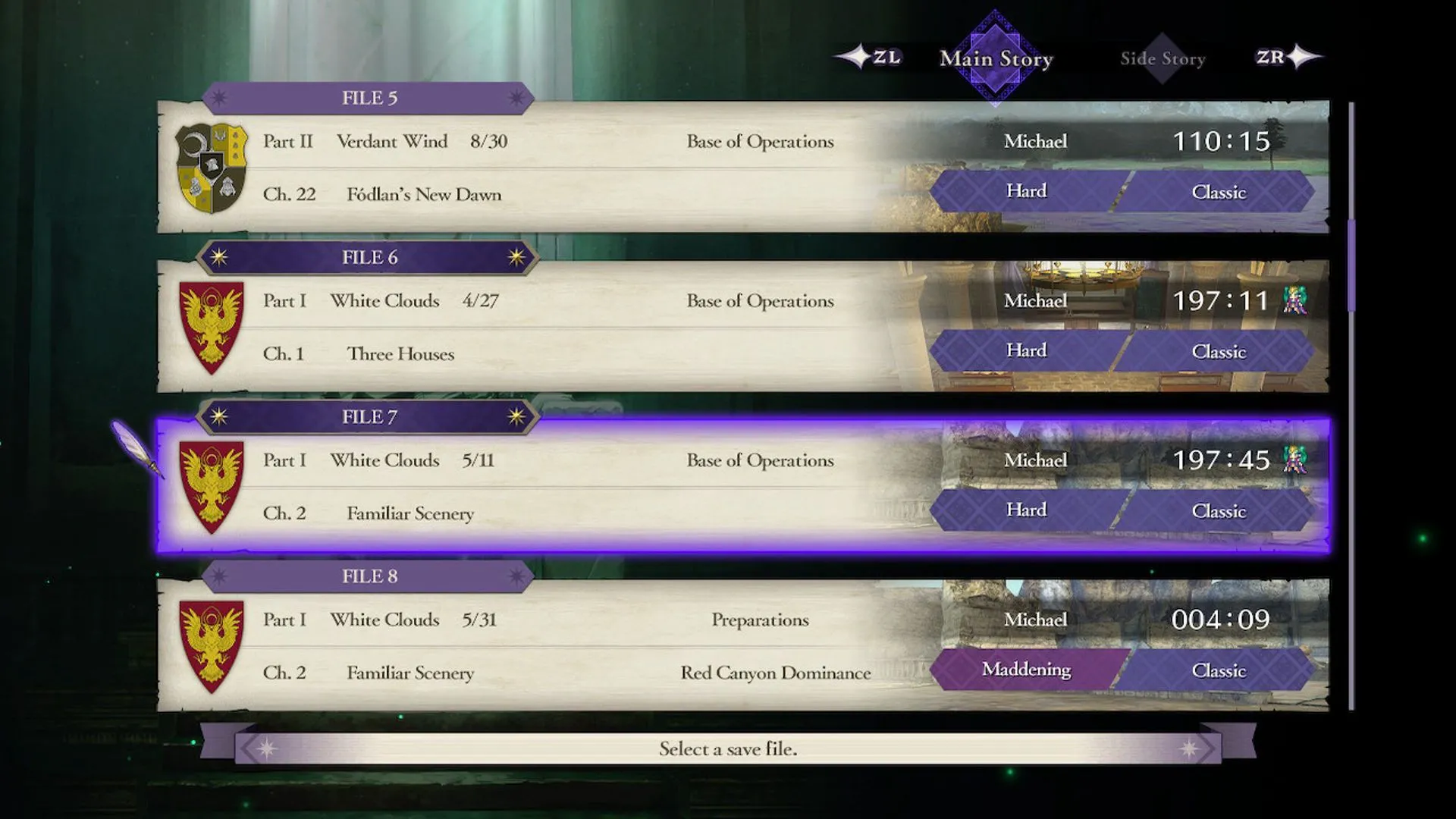Switch to the Side Story tab
This screenshot has width=1456, height=819.
tap(1163, 58)
